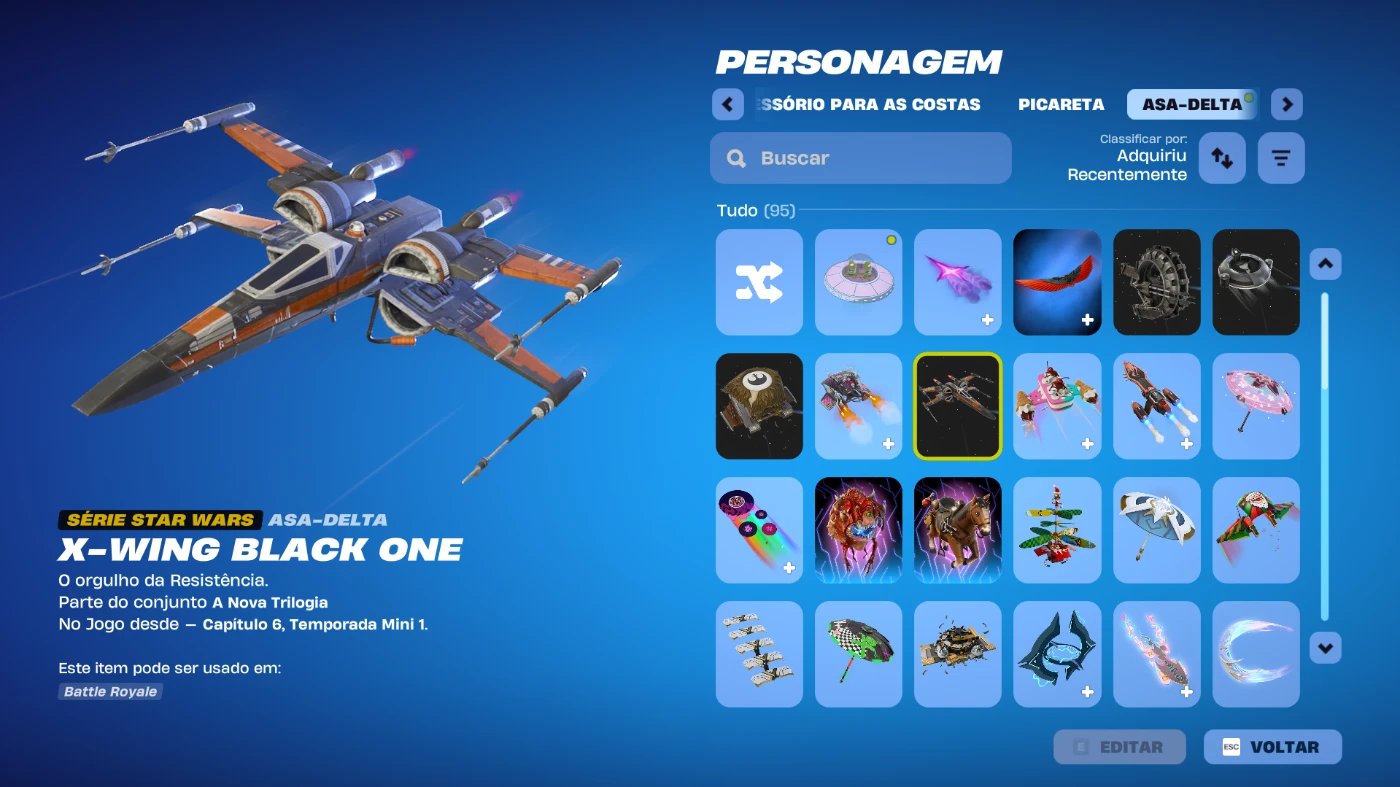Click the scroll up arrow button
The width and height of the screenshot is (1400, 787).
[x=1325, y=264]
